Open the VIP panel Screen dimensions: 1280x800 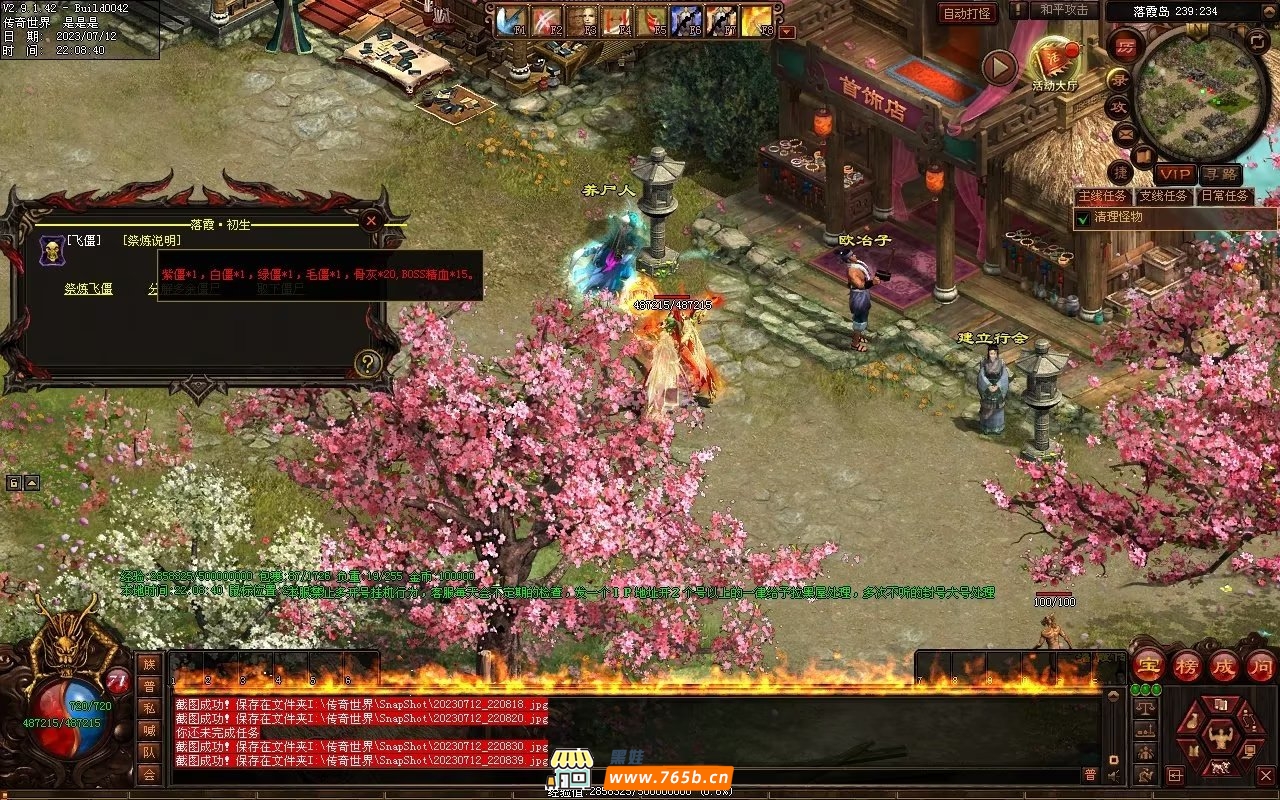[x=1175, y=175]
